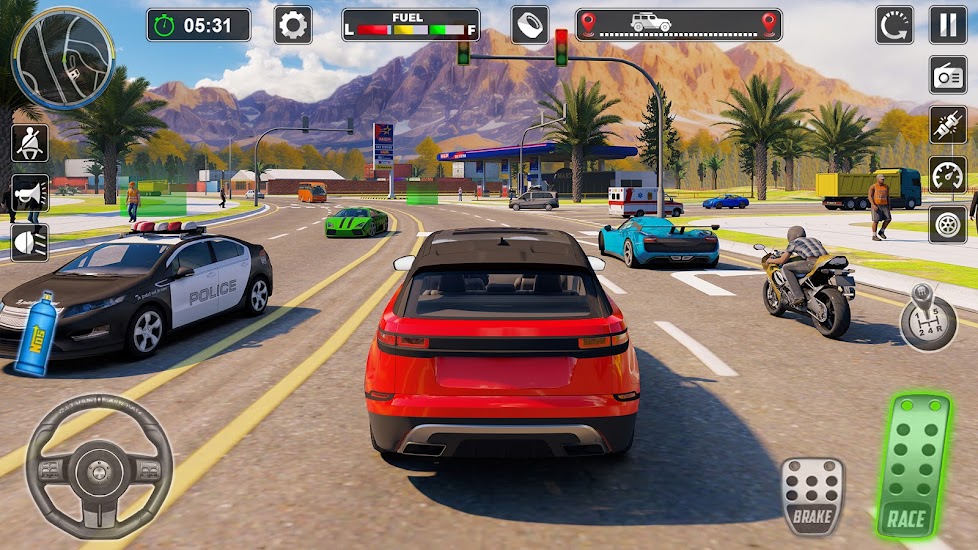Viewport: 978px width, 550px height.
Task: Honk the horn
Action: coord(29,192)
